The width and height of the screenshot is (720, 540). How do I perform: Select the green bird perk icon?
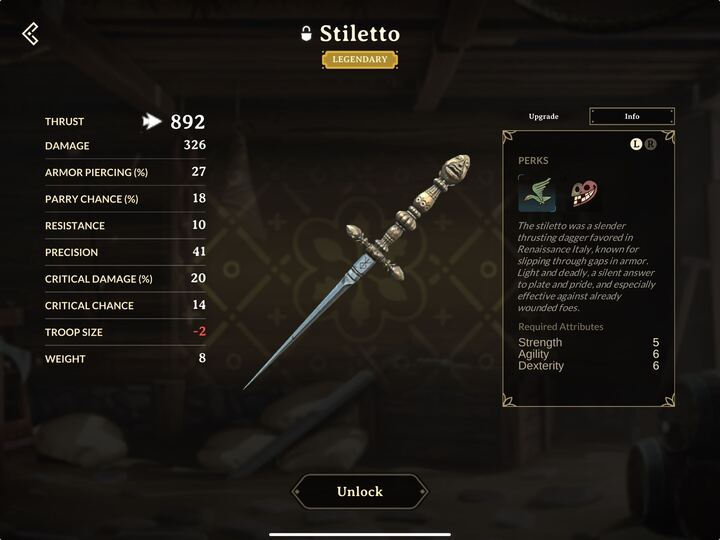pyautogui.click(x=537, y=193)
